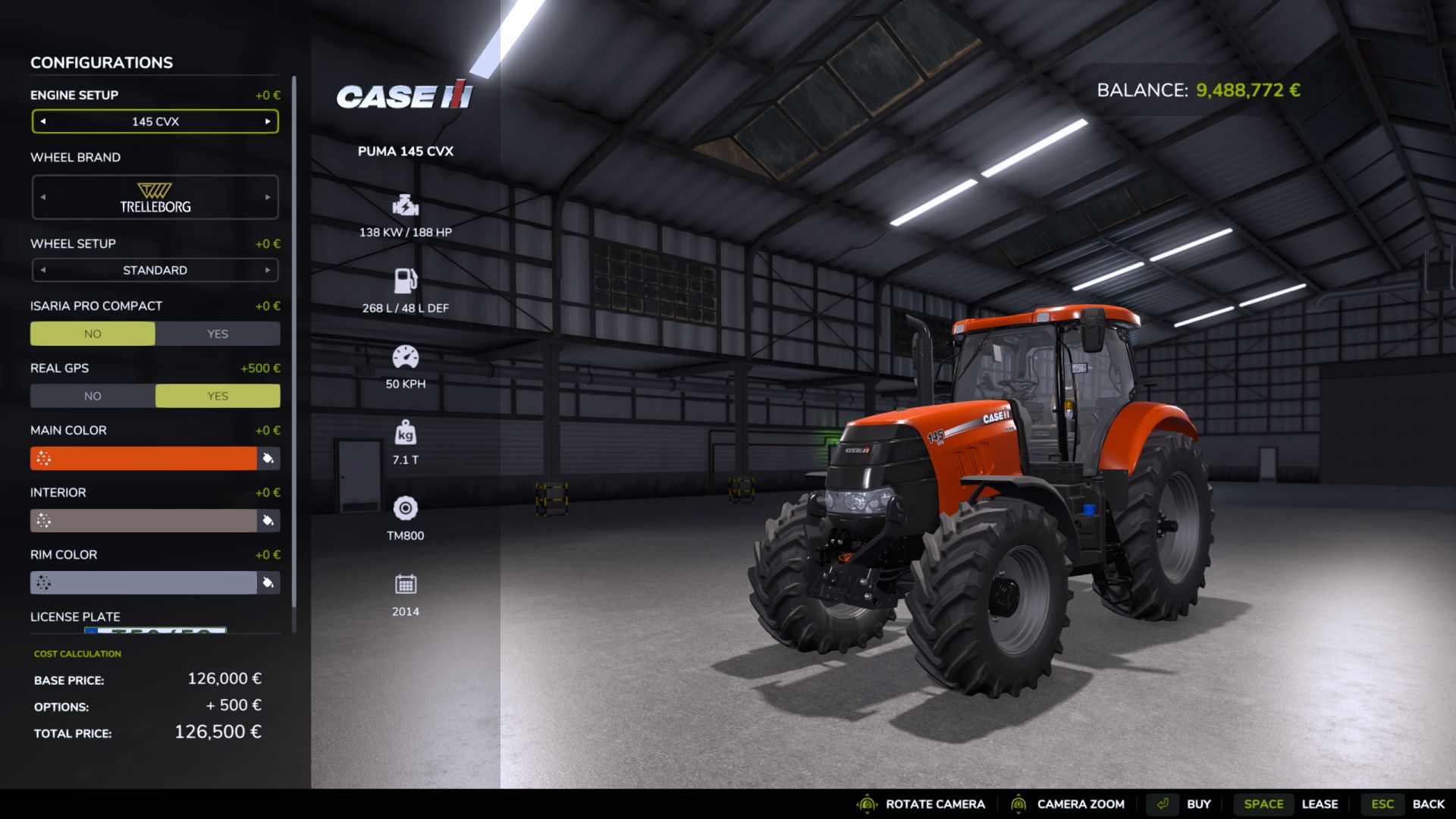Screen dimensions: 1456x819
Task: Enable ISARIA PRO COMPACT by selecting YES
Action: pos(218,333)
